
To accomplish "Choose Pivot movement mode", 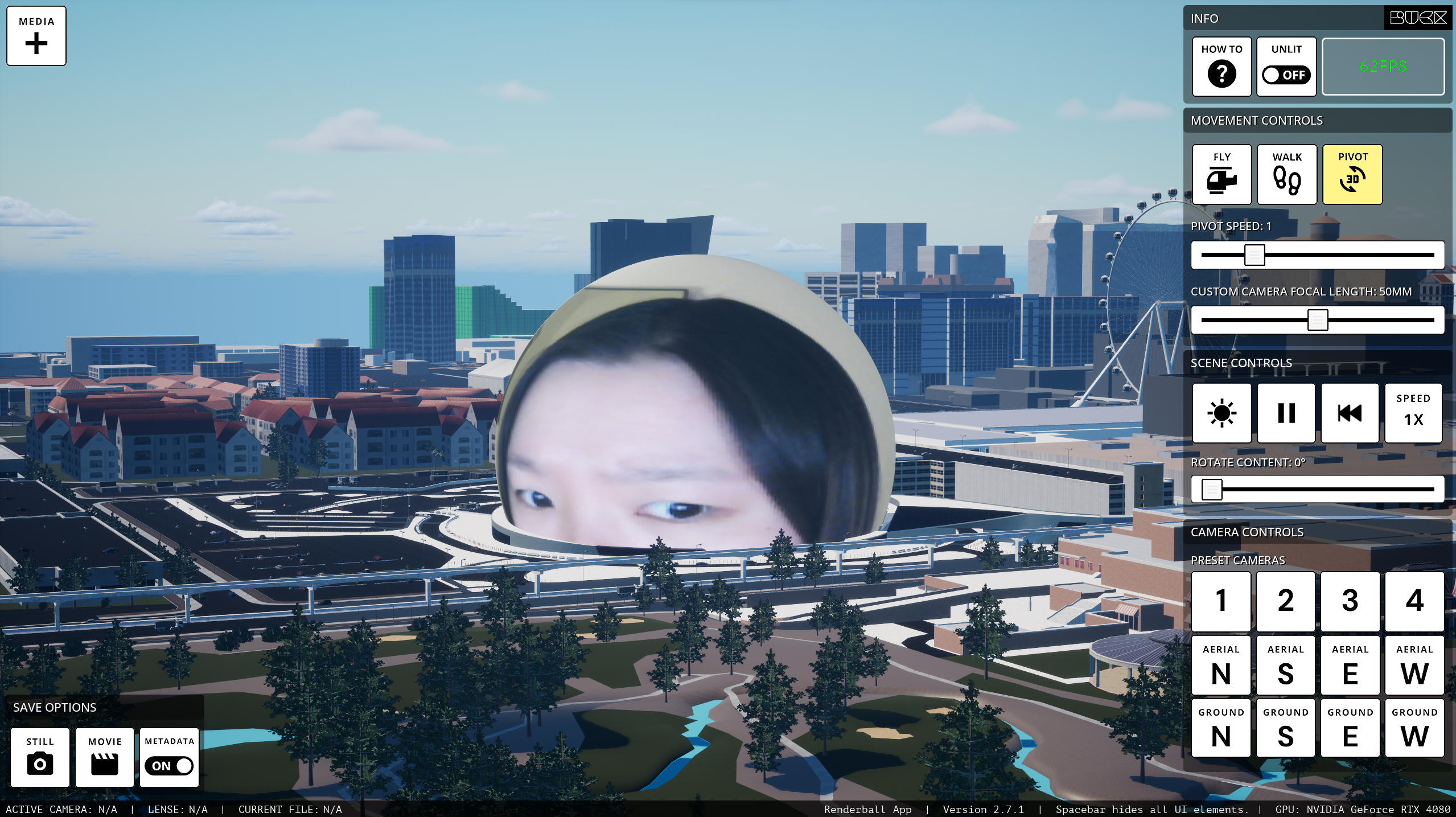I will point(1352,174).
